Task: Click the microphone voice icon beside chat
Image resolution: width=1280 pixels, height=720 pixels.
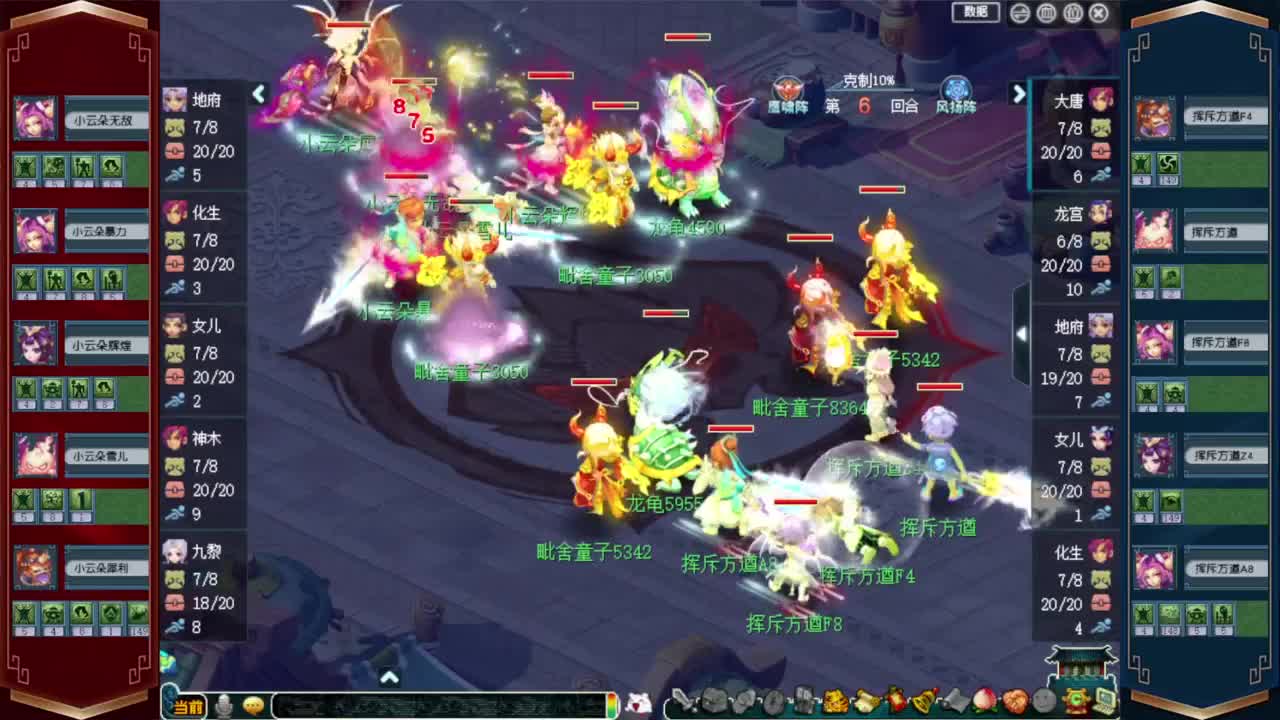Action: coord(223,707)
